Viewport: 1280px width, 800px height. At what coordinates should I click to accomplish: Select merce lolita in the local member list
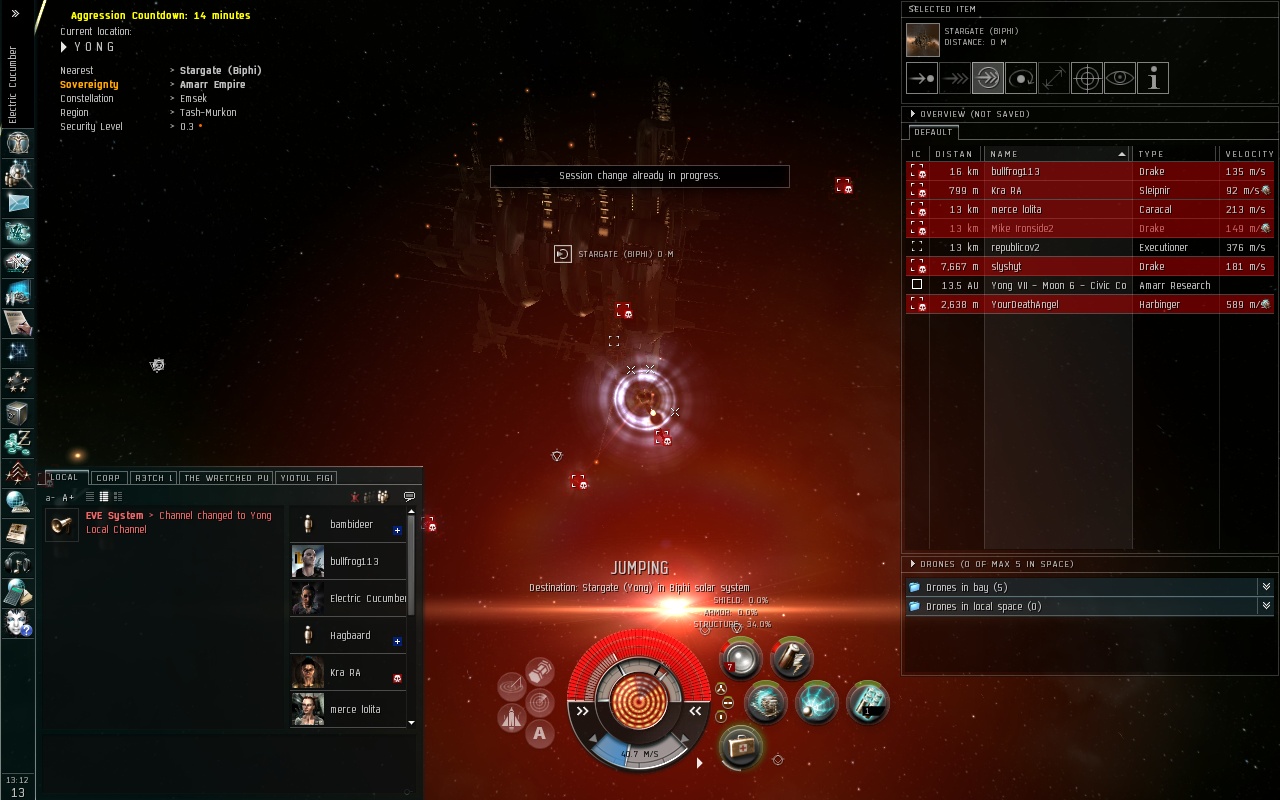point(355,710)
